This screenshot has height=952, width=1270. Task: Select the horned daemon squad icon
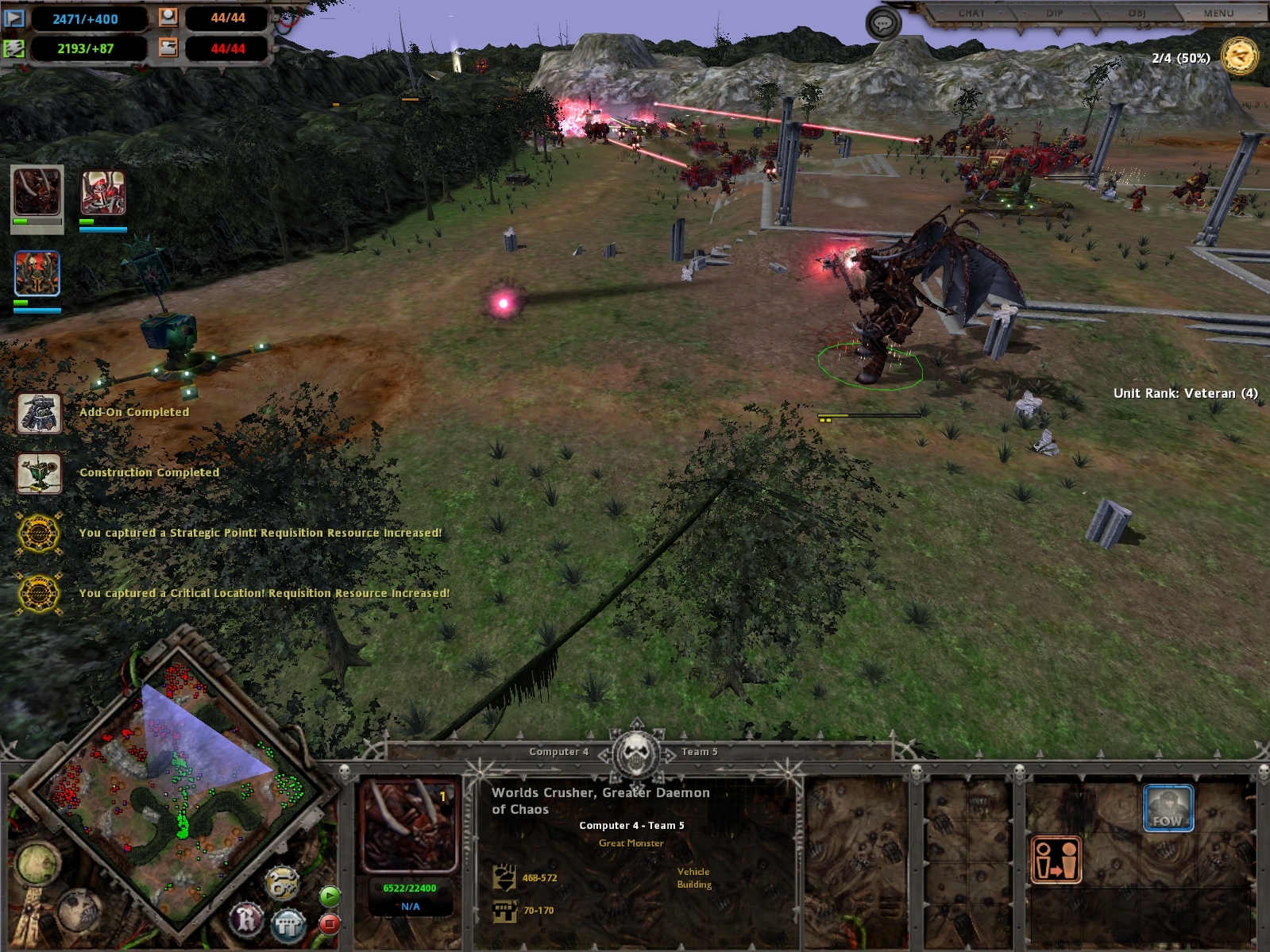[x=37, y=192]
